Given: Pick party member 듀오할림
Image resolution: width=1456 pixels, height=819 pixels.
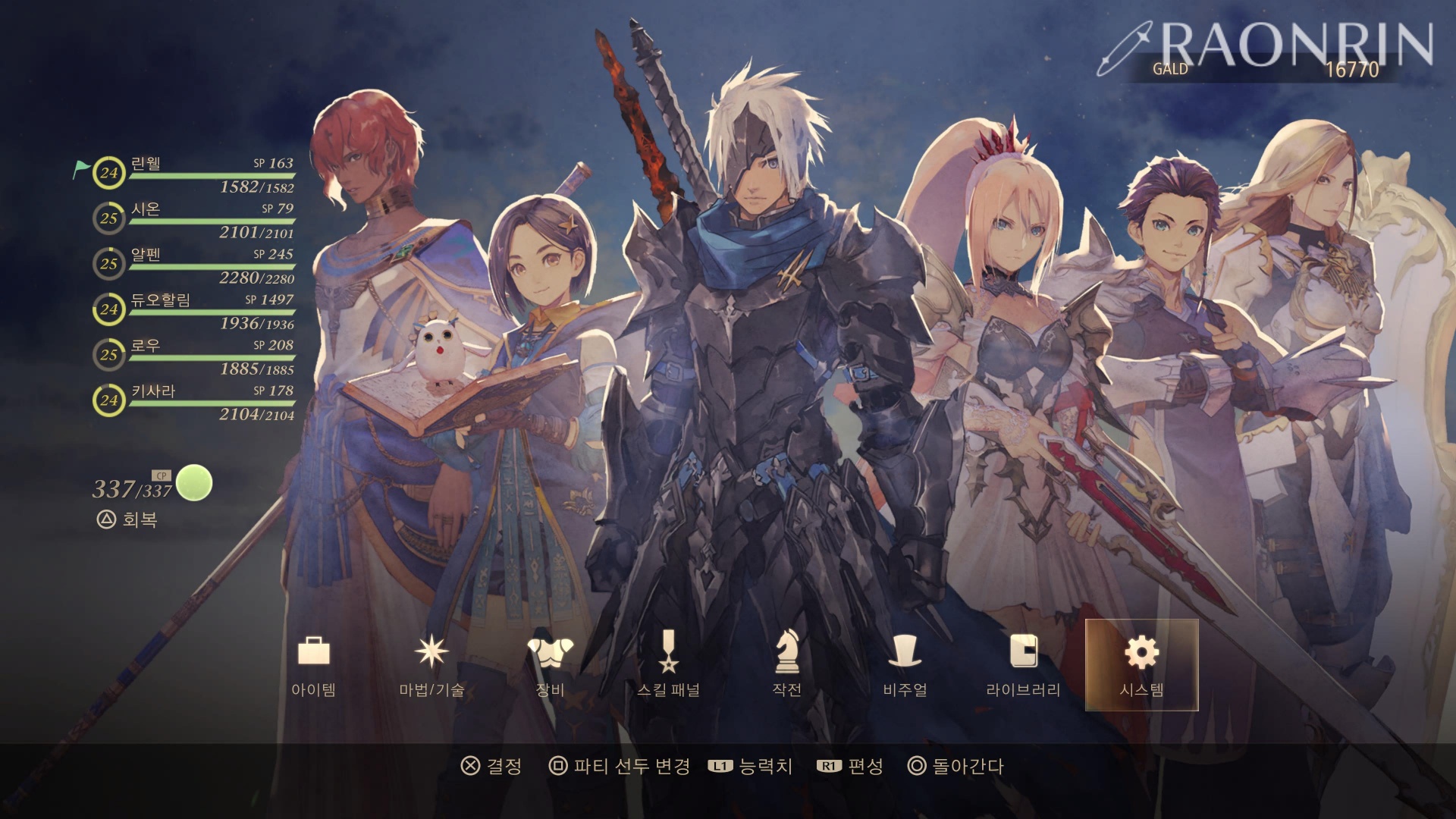Looking at the screenshot, I should [x=194, y=311].
